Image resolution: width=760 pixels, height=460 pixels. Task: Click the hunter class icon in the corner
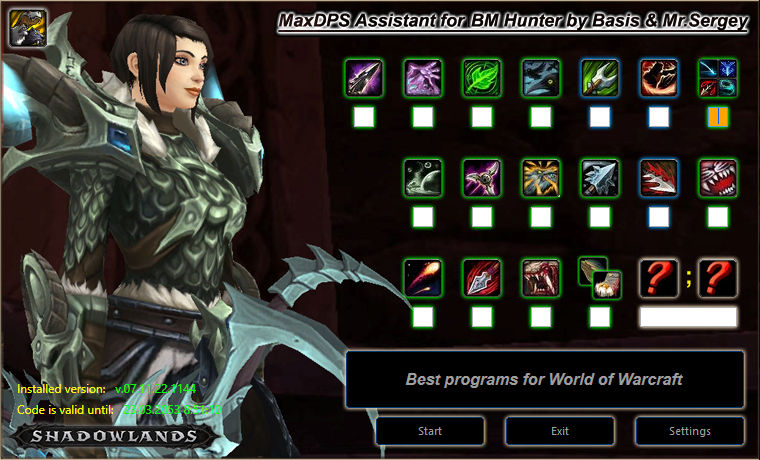coord(23,27)
